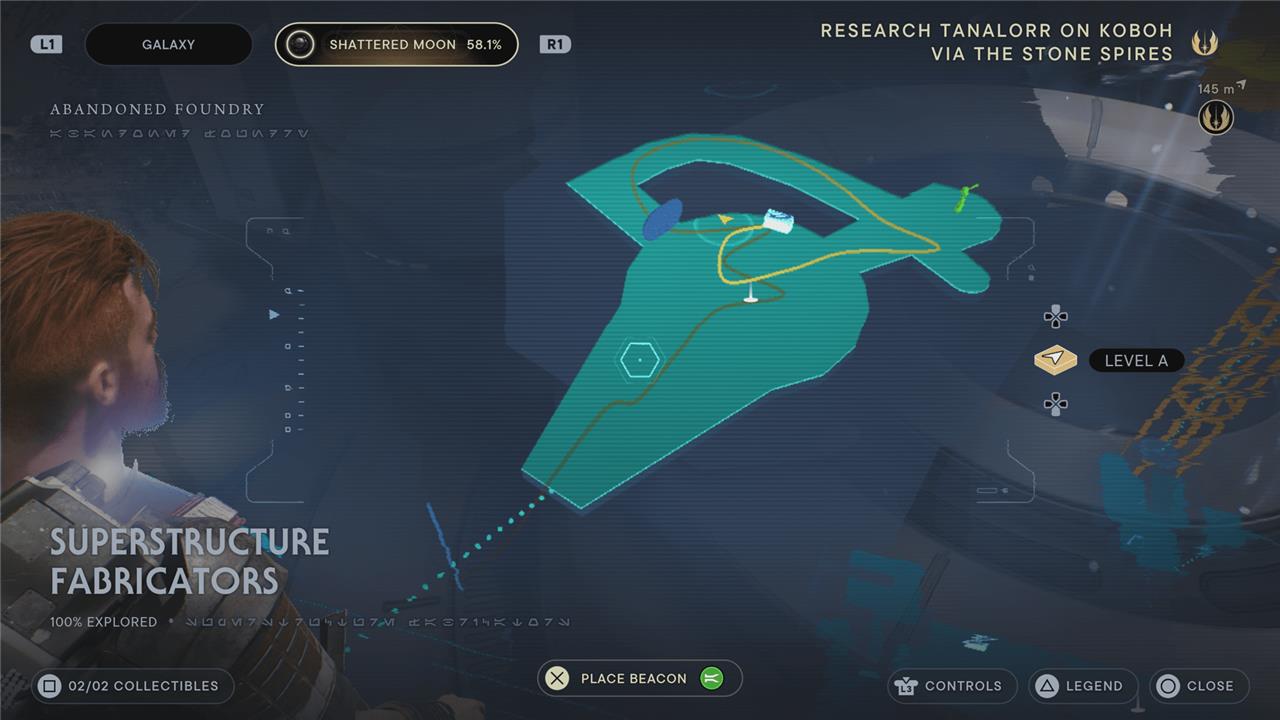Image resolution: width=1280 pixels, height=720 pixels.
Task: Click the white workbench icon on the map
Action: (777, 221)
